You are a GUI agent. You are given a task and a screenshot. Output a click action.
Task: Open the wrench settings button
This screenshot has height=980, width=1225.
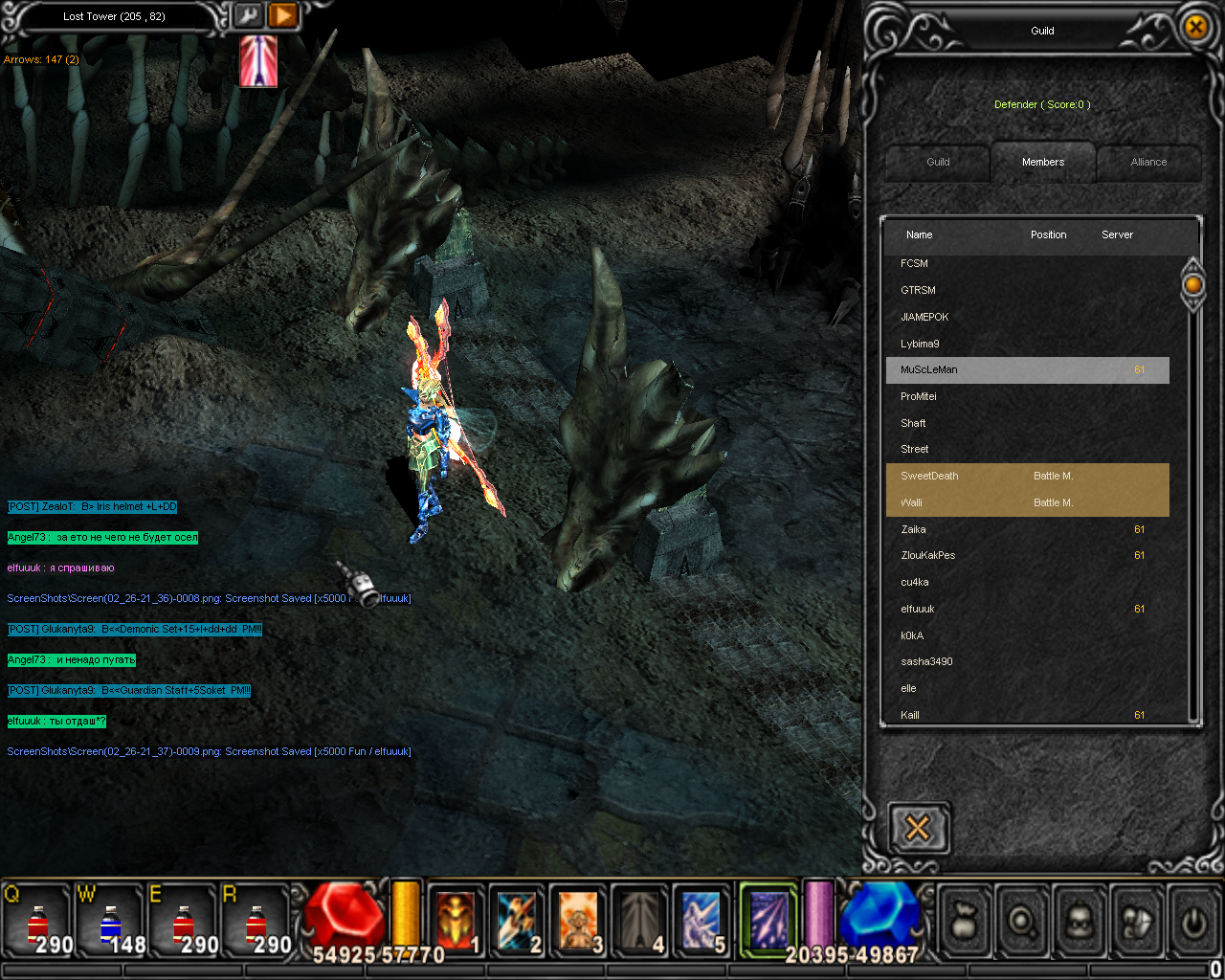point(248,16)
